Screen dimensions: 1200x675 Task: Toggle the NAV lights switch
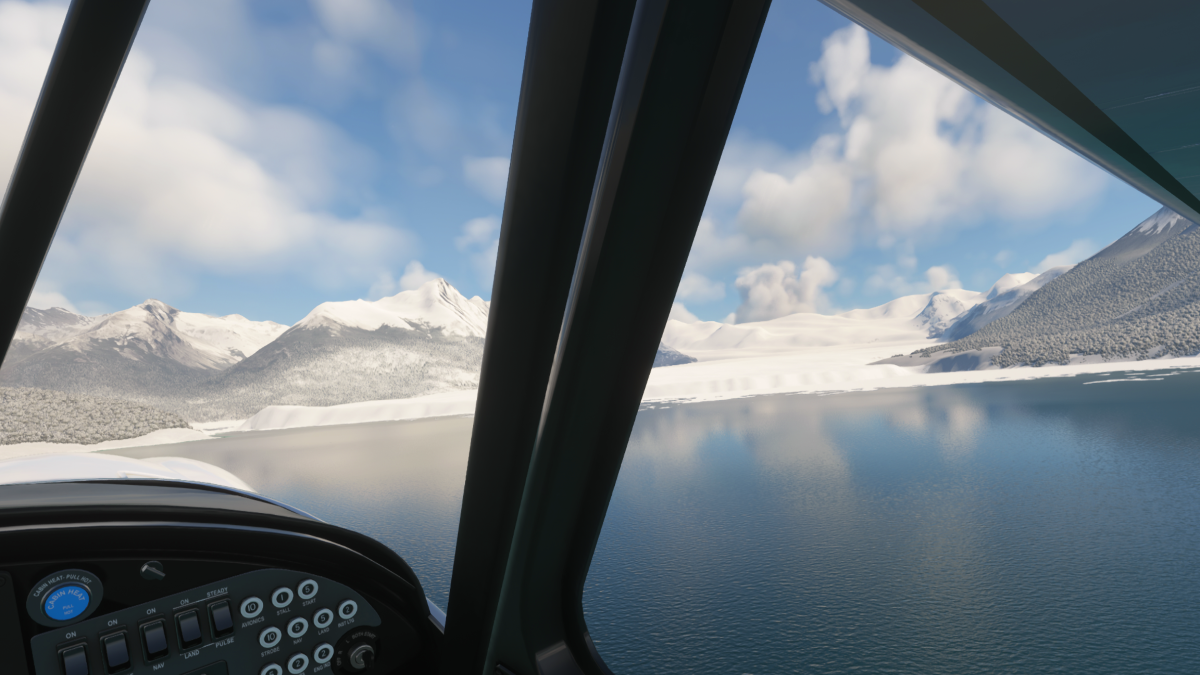click(x=153, y=637)
